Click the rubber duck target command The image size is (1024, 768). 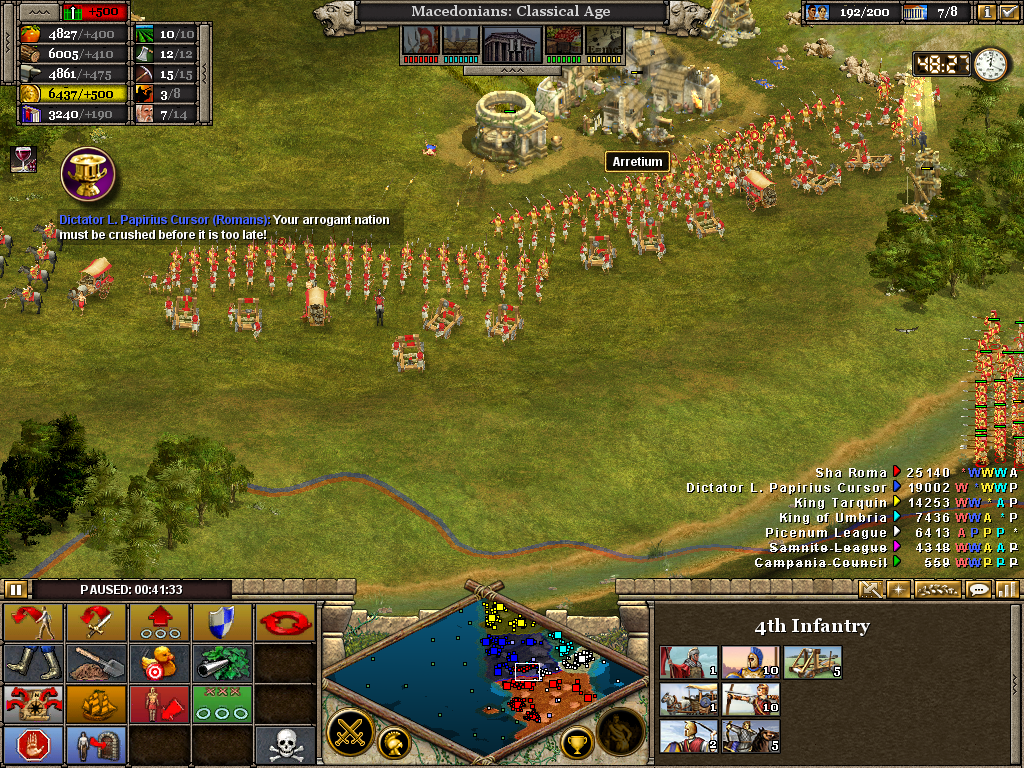pos(159,662)
